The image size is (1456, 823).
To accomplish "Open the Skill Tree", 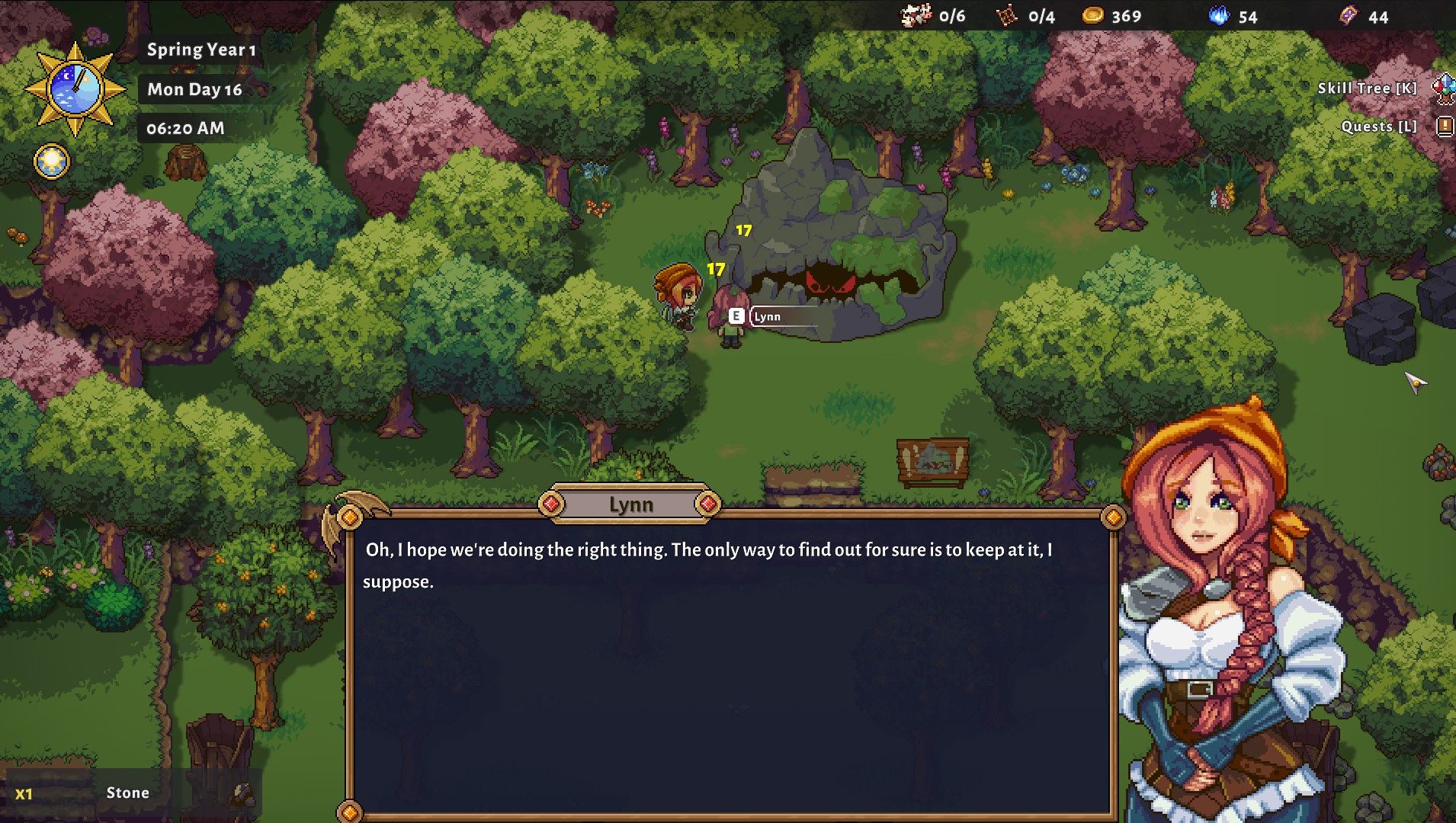I will tap(1367, 88).
